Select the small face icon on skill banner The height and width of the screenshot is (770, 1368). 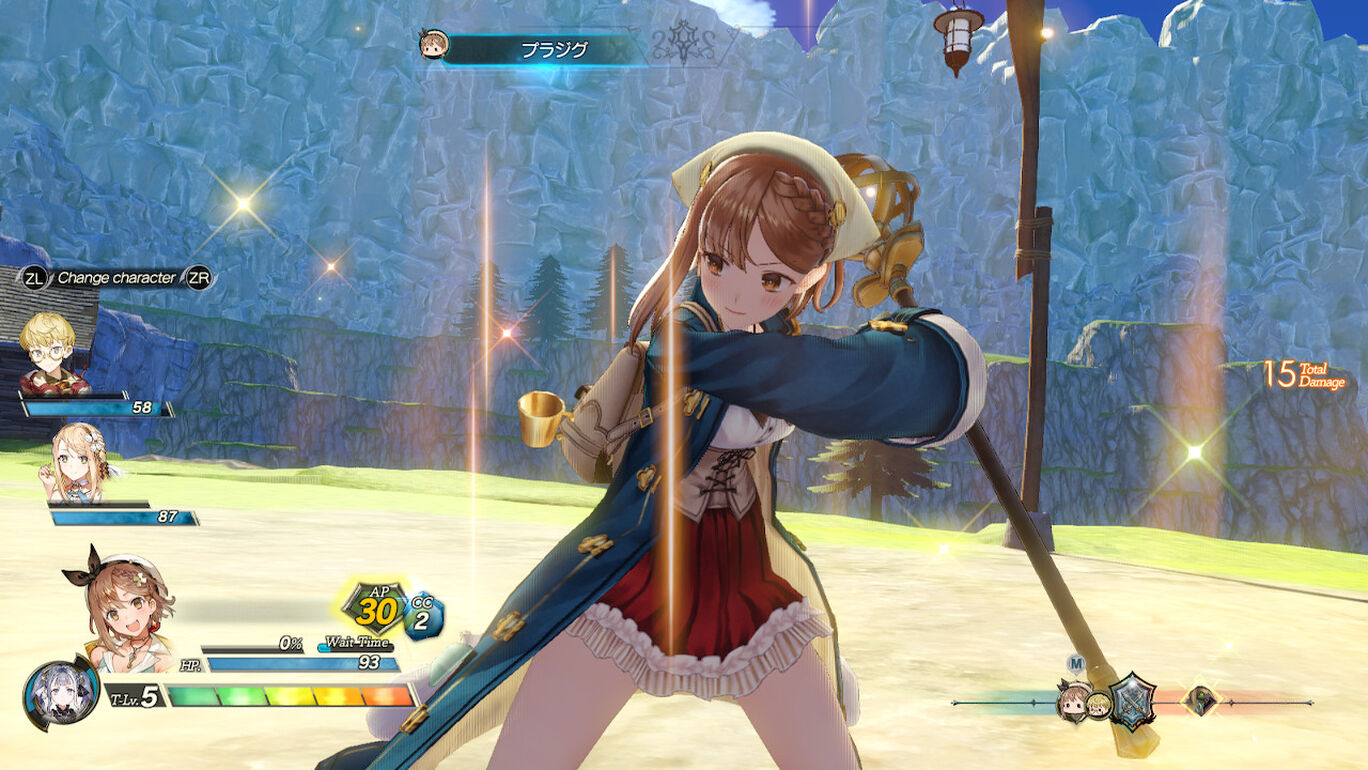point(434,45)
